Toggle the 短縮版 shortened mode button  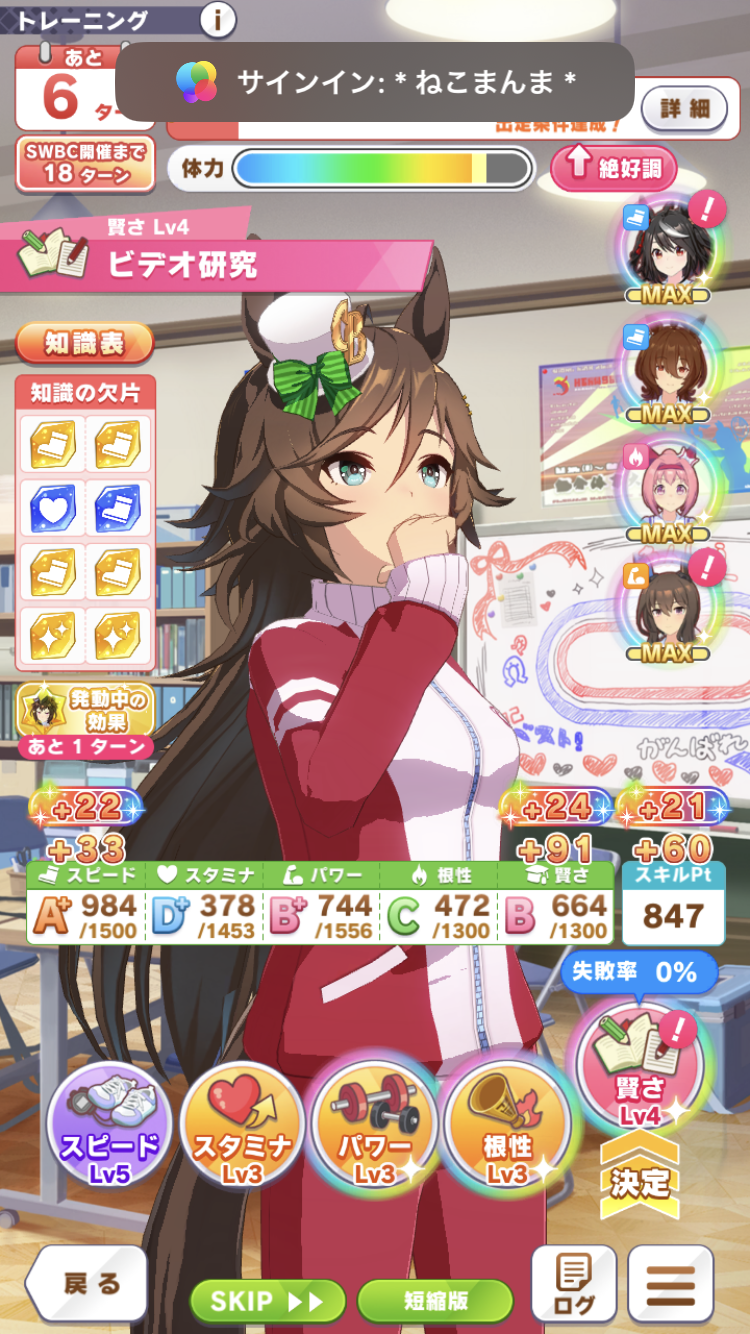435,1300
